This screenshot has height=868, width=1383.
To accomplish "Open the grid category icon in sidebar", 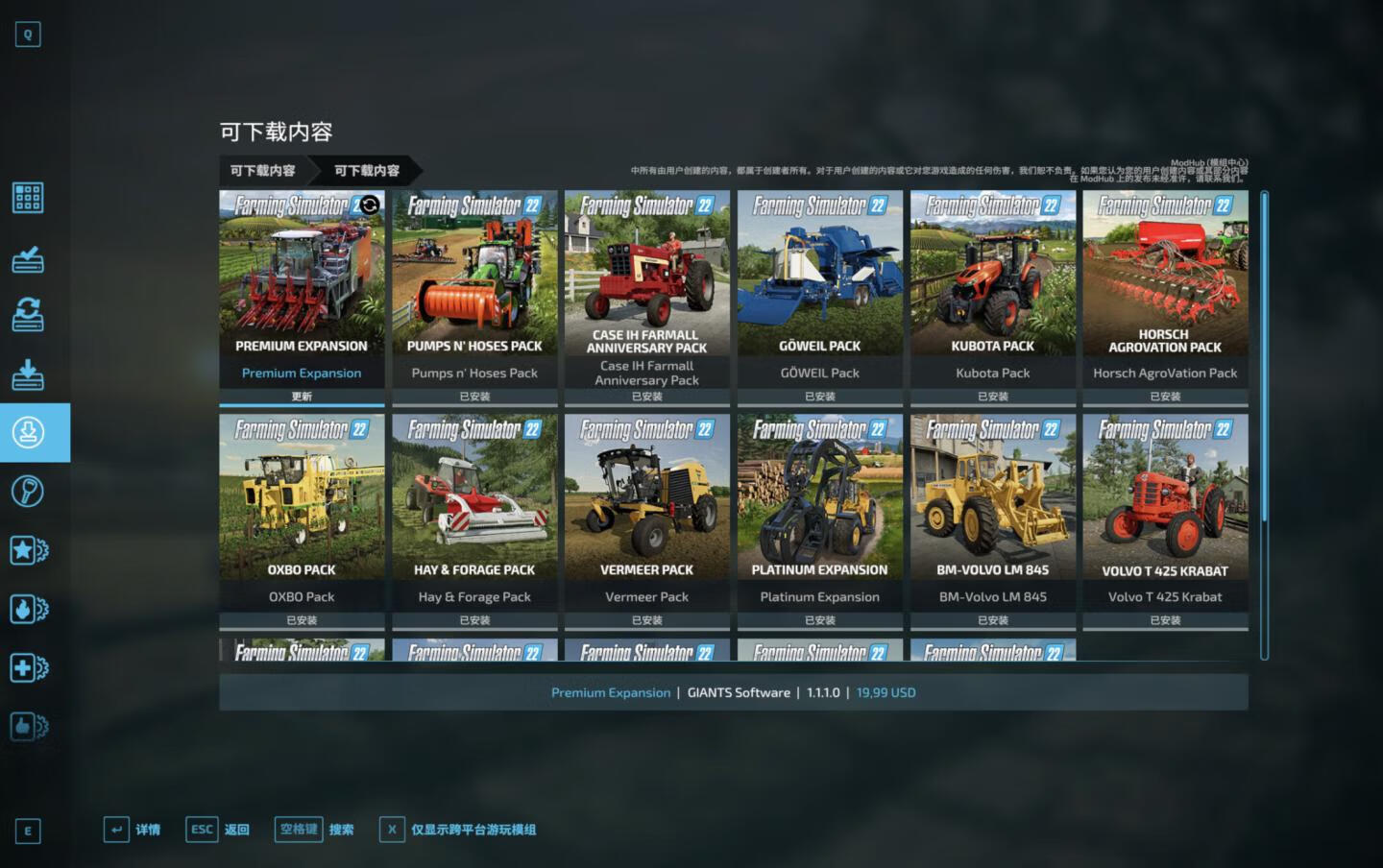I will [x=28, y=198].
